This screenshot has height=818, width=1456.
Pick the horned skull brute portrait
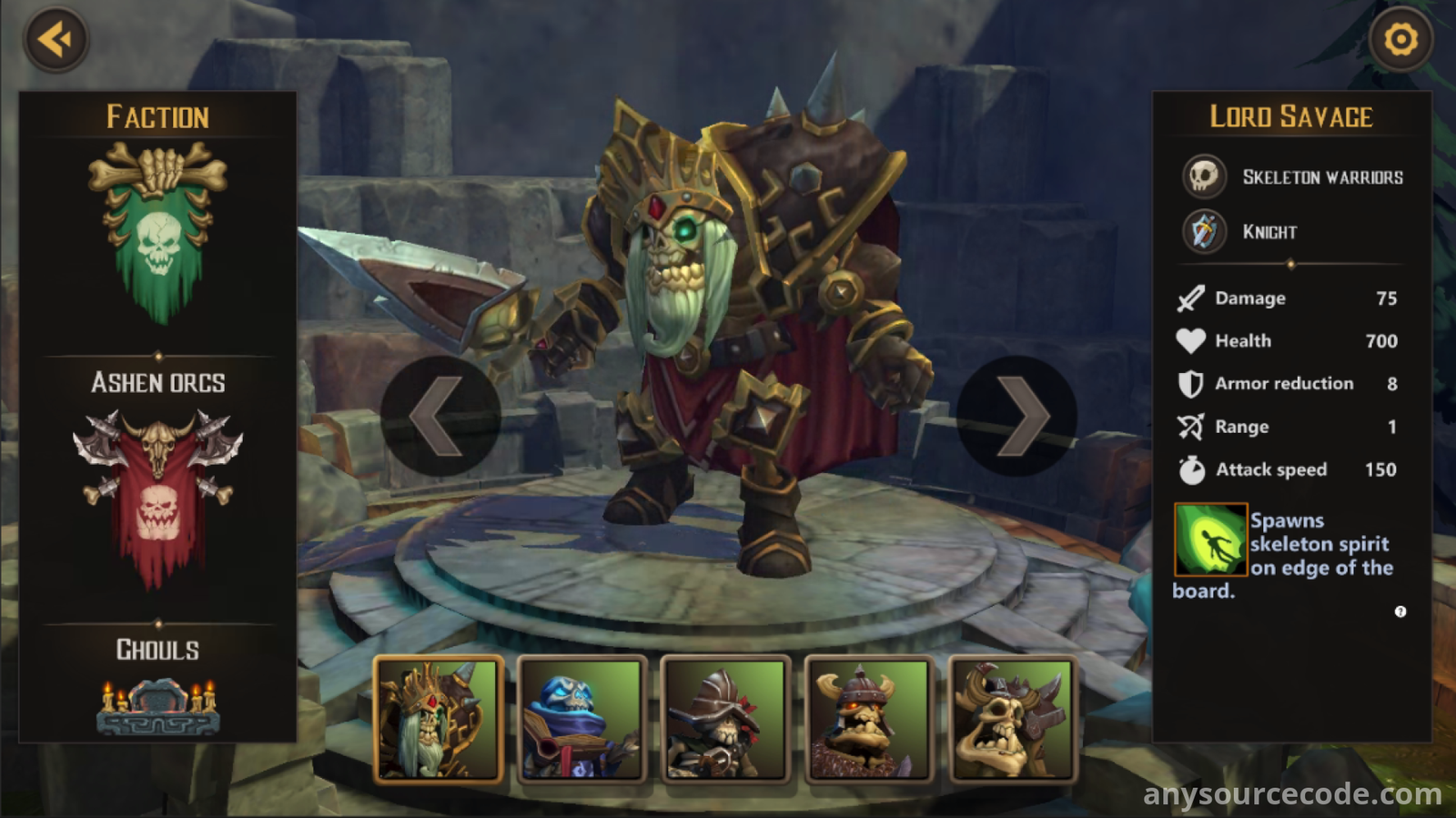1013,719
